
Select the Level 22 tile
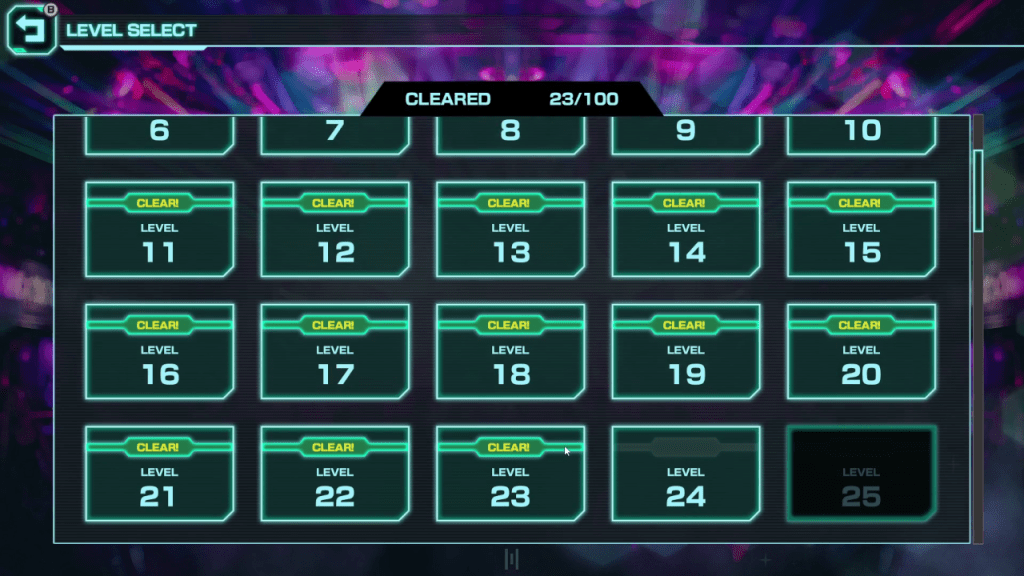(x=335, y=474)
